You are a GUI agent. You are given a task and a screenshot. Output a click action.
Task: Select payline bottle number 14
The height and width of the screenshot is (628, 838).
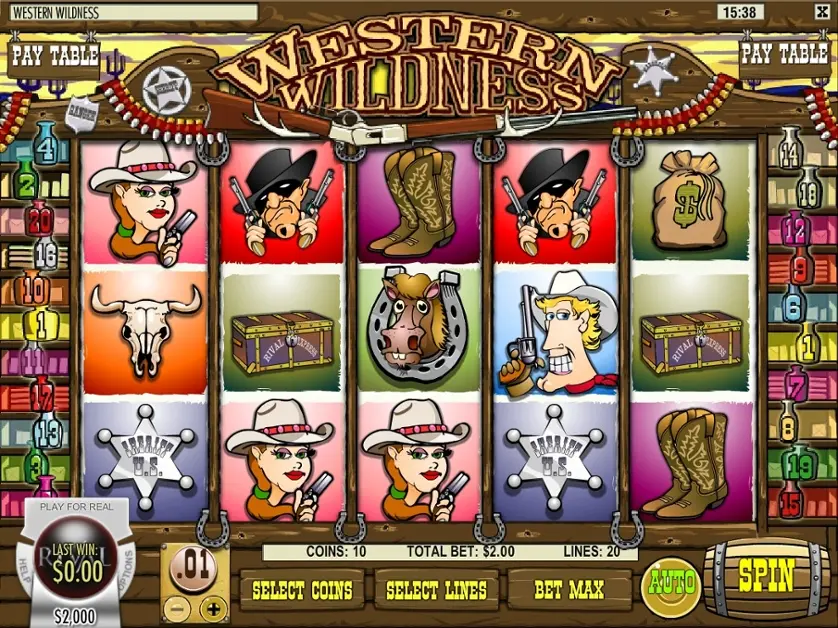[790, 153]
